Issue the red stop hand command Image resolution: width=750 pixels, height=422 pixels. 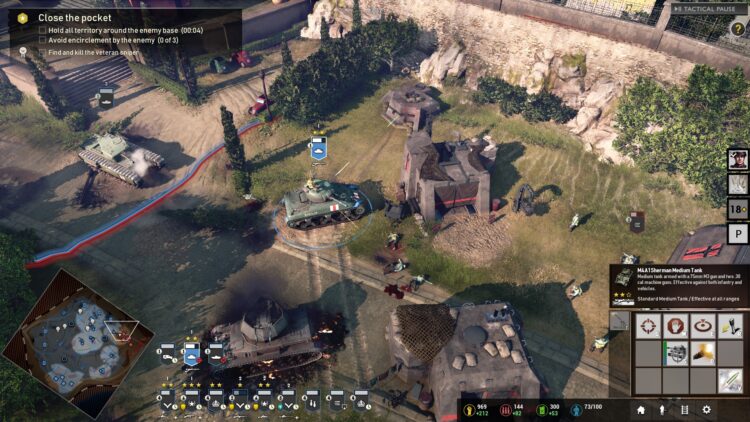point(677,326)
